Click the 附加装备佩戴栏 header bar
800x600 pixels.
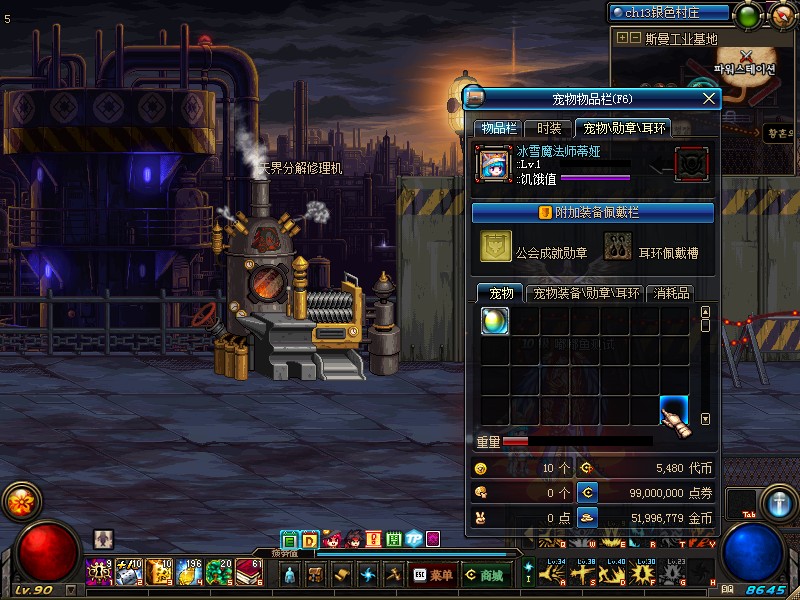pos(592,212)
